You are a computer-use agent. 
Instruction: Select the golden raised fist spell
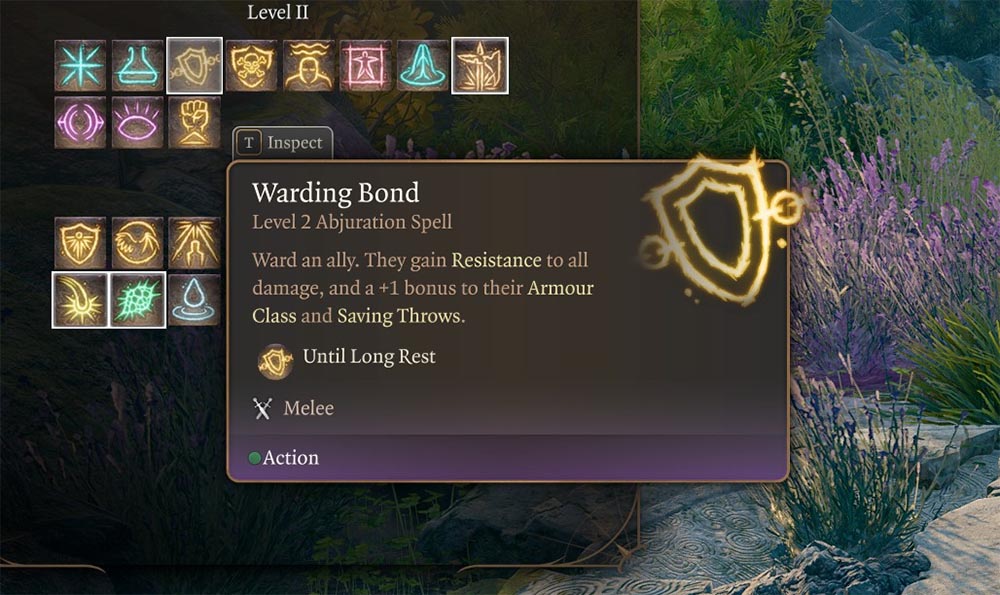[194, 122]
